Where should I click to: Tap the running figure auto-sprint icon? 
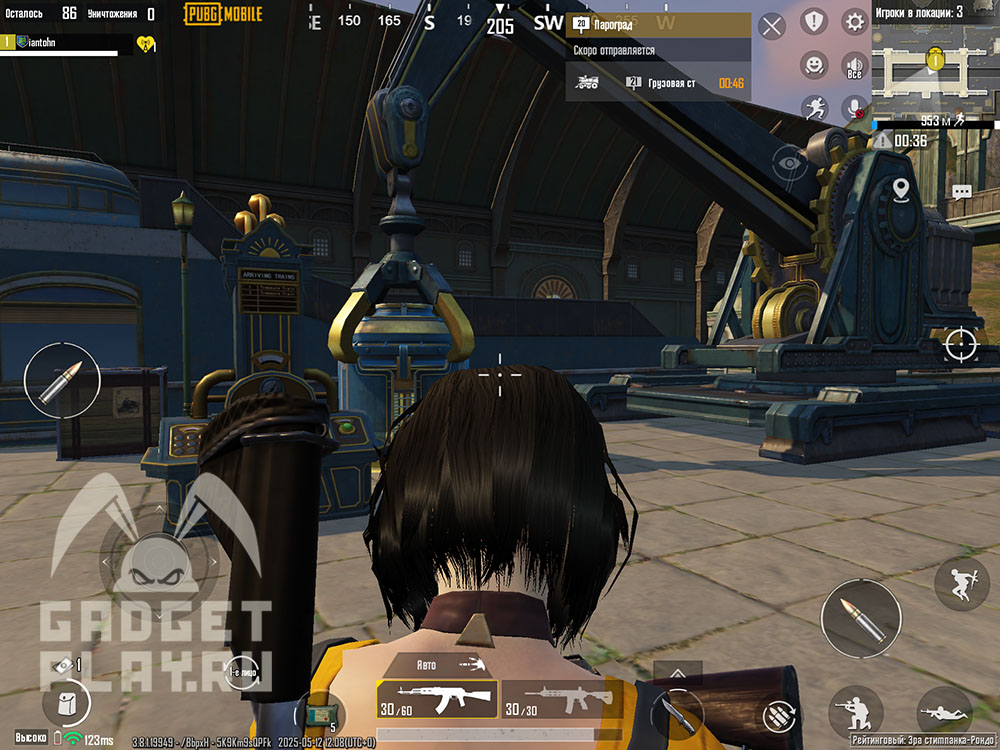pos(815,108)
